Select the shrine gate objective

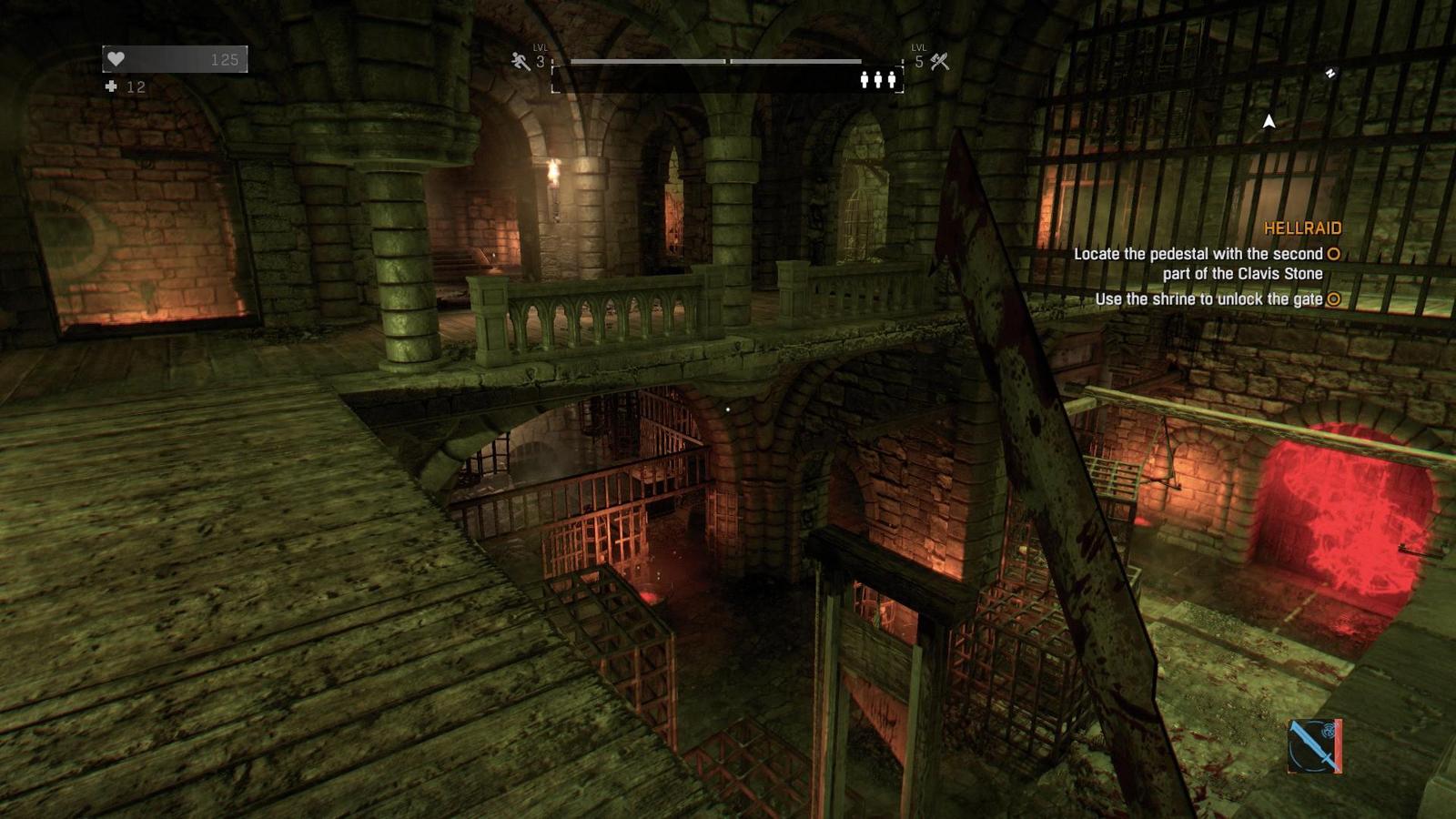(1208, 299)
